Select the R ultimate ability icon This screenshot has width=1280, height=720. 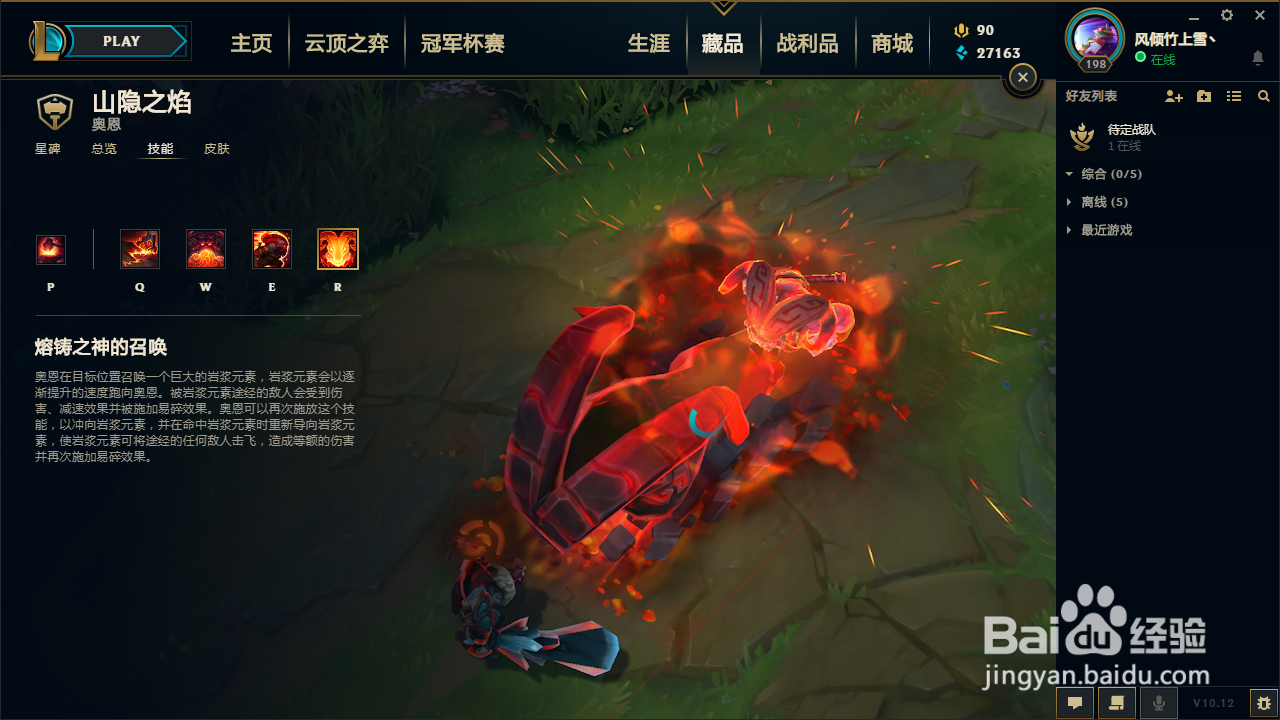337,248
